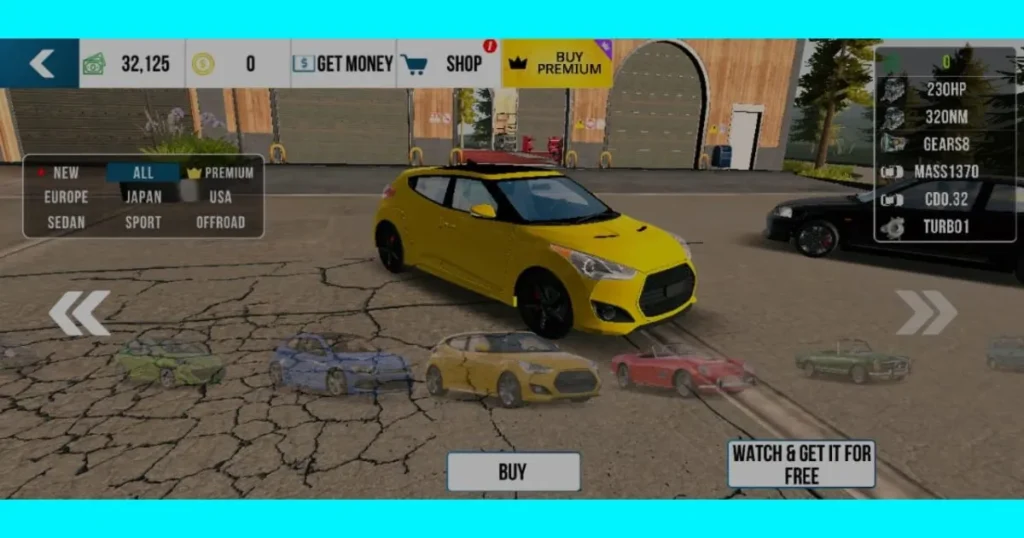The image size is (1024, 538).
Task: Filter cars by New
Action: point(60,172)
